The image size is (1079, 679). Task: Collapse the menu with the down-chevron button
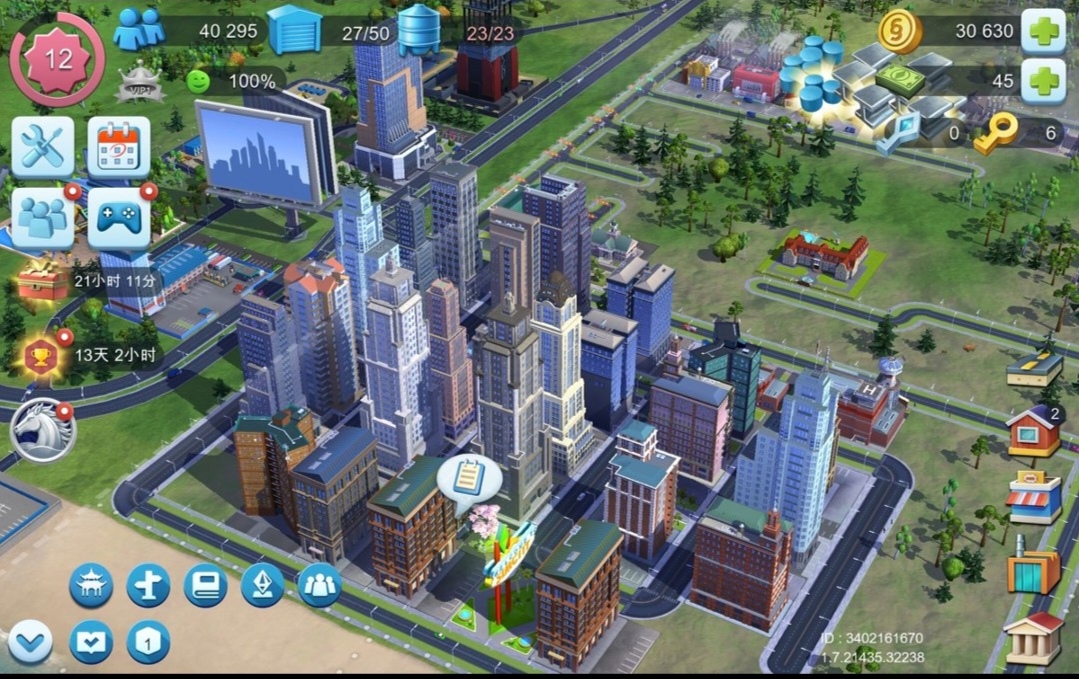pyautogui.click(x=30, y=641)
